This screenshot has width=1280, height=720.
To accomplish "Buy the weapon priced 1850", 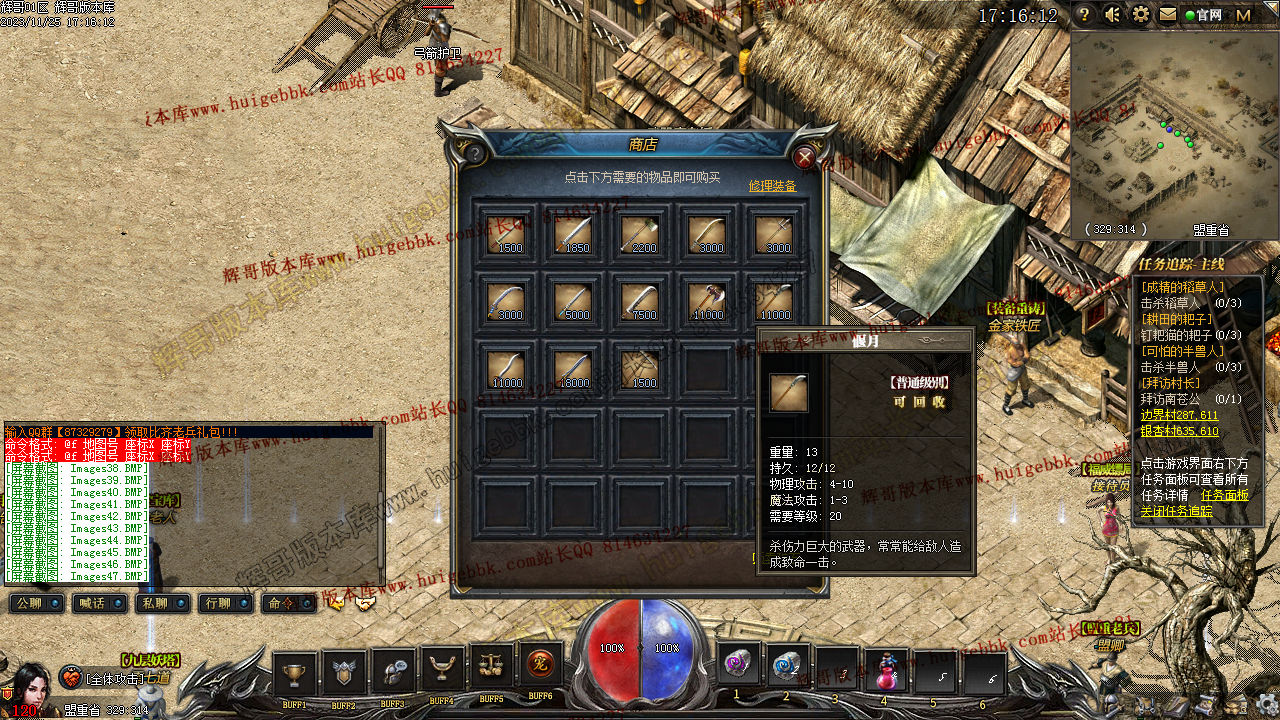I will 574,235.
